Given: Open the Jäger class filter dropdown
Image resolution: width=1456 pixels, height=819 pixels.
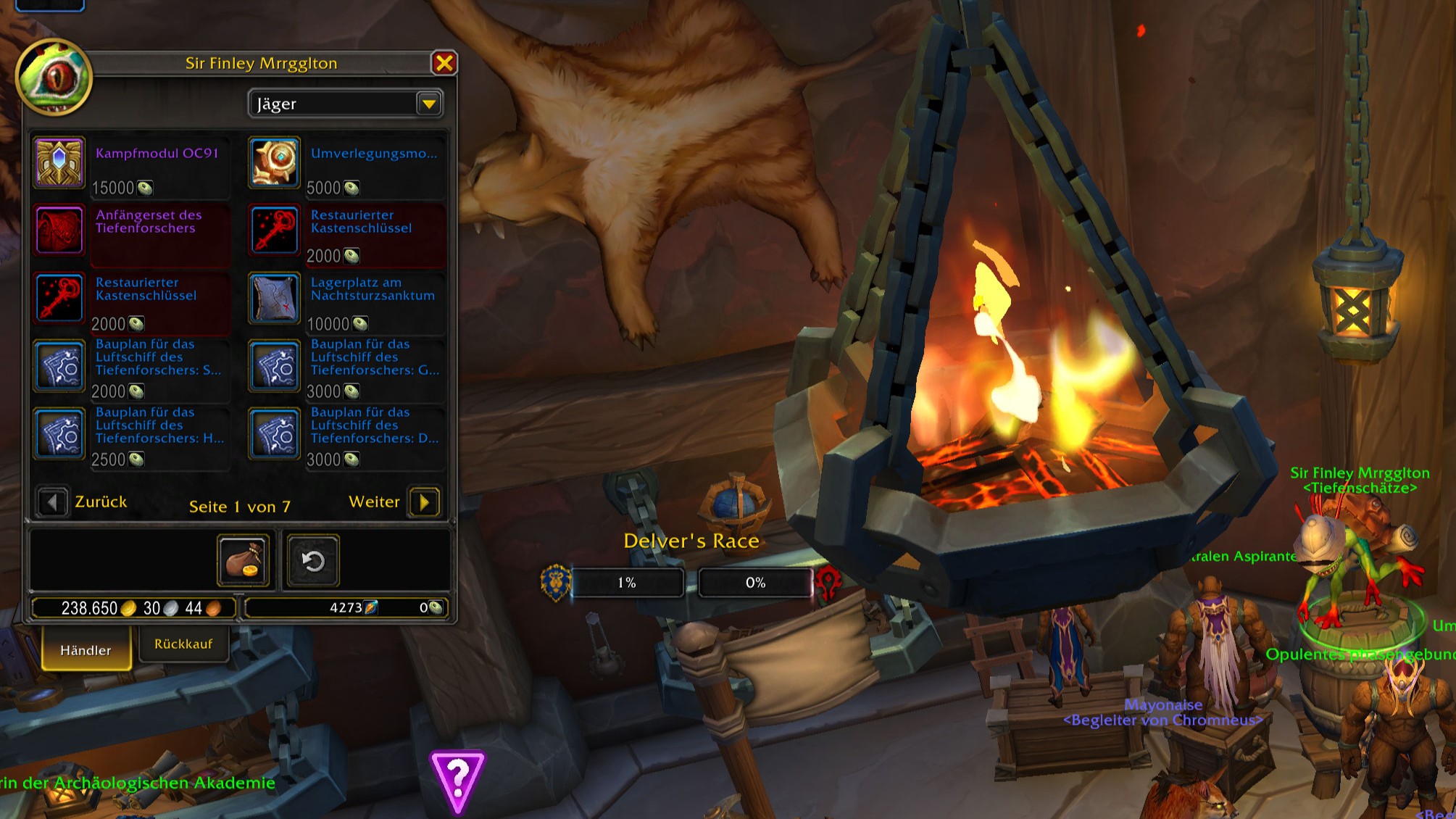Looking at the screenshot, I should click(429, 104).
